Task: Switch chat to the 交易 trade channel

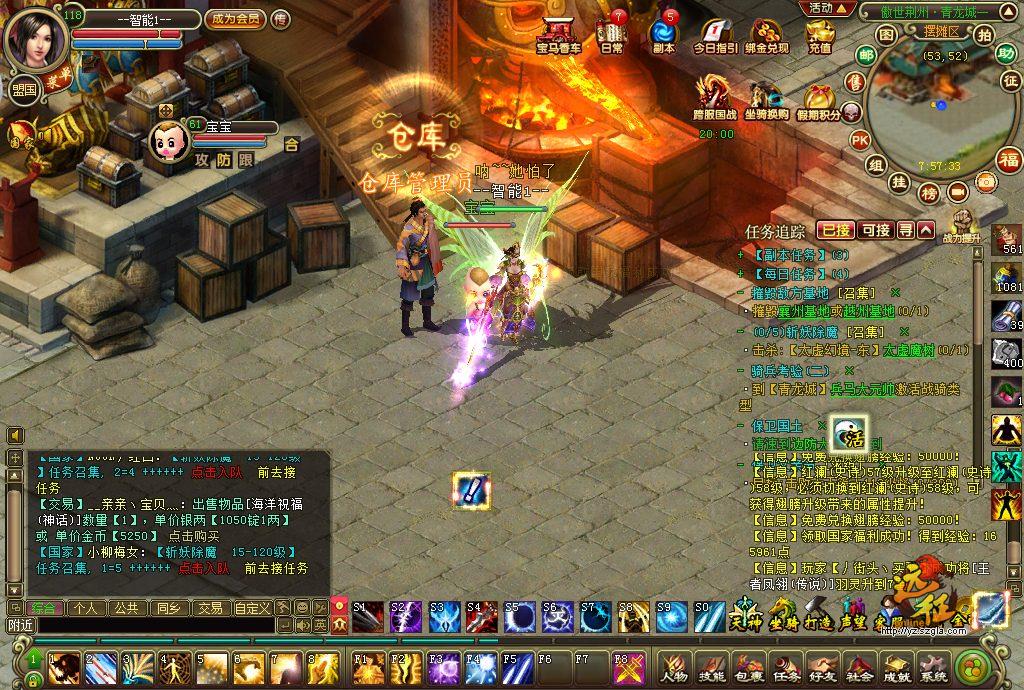Action: pyautogui.click(x=209, y=607)
